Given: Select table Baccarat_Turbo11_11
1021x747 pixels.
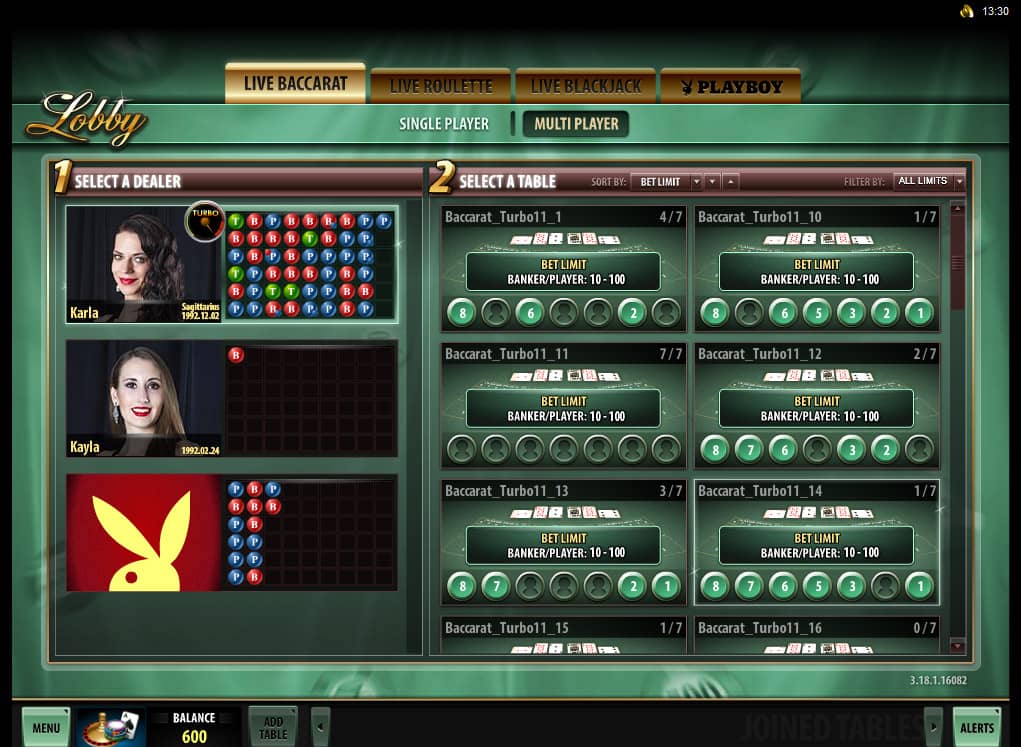Looking at the screenshot, I should coord(564,407).
